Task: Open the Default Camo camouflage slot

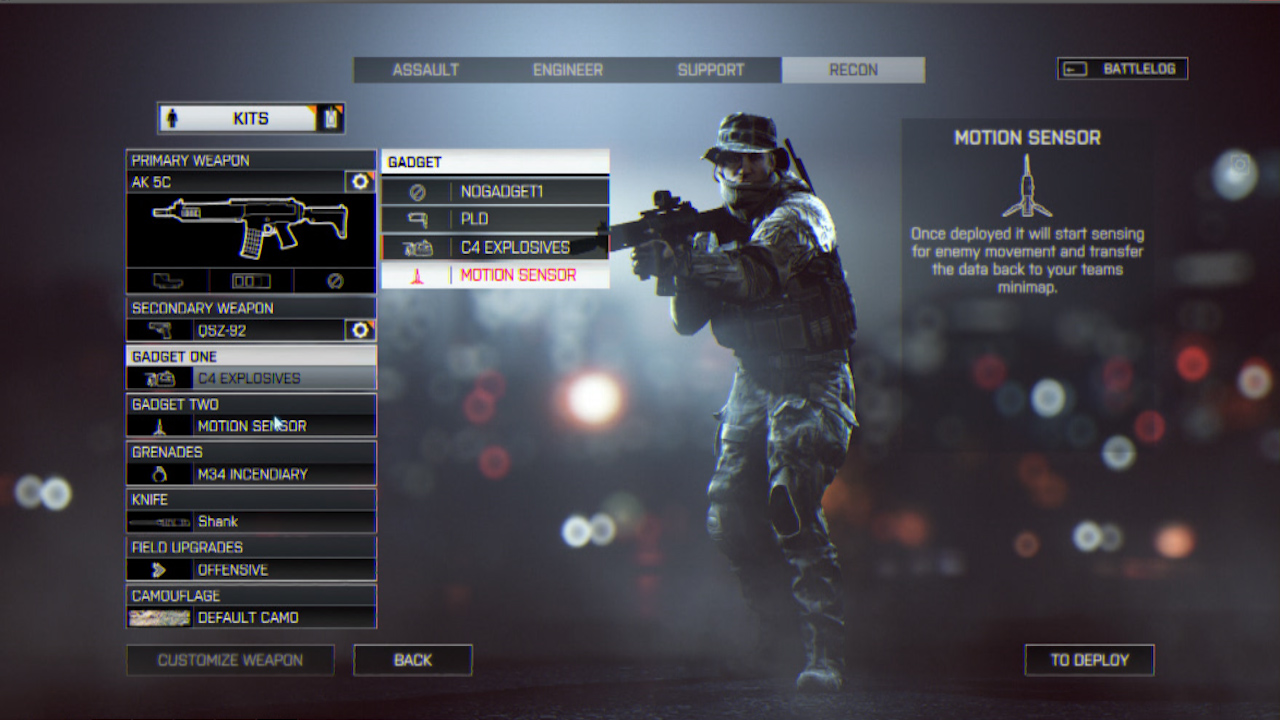Action: pyautogui.click(x=251, y=617)
